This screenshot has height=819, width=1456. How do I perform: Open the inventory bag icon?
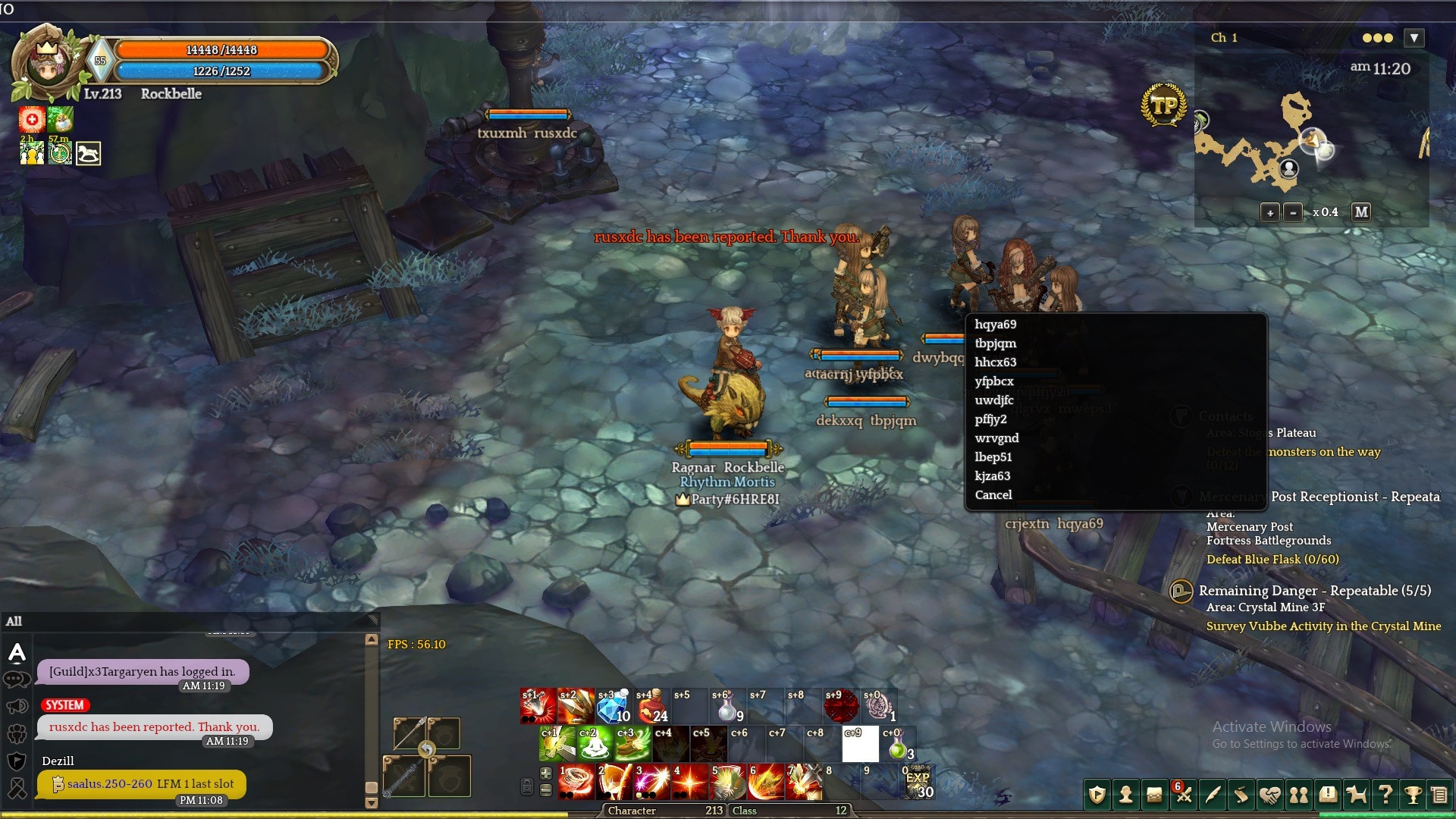click(x=1154, y=795)
